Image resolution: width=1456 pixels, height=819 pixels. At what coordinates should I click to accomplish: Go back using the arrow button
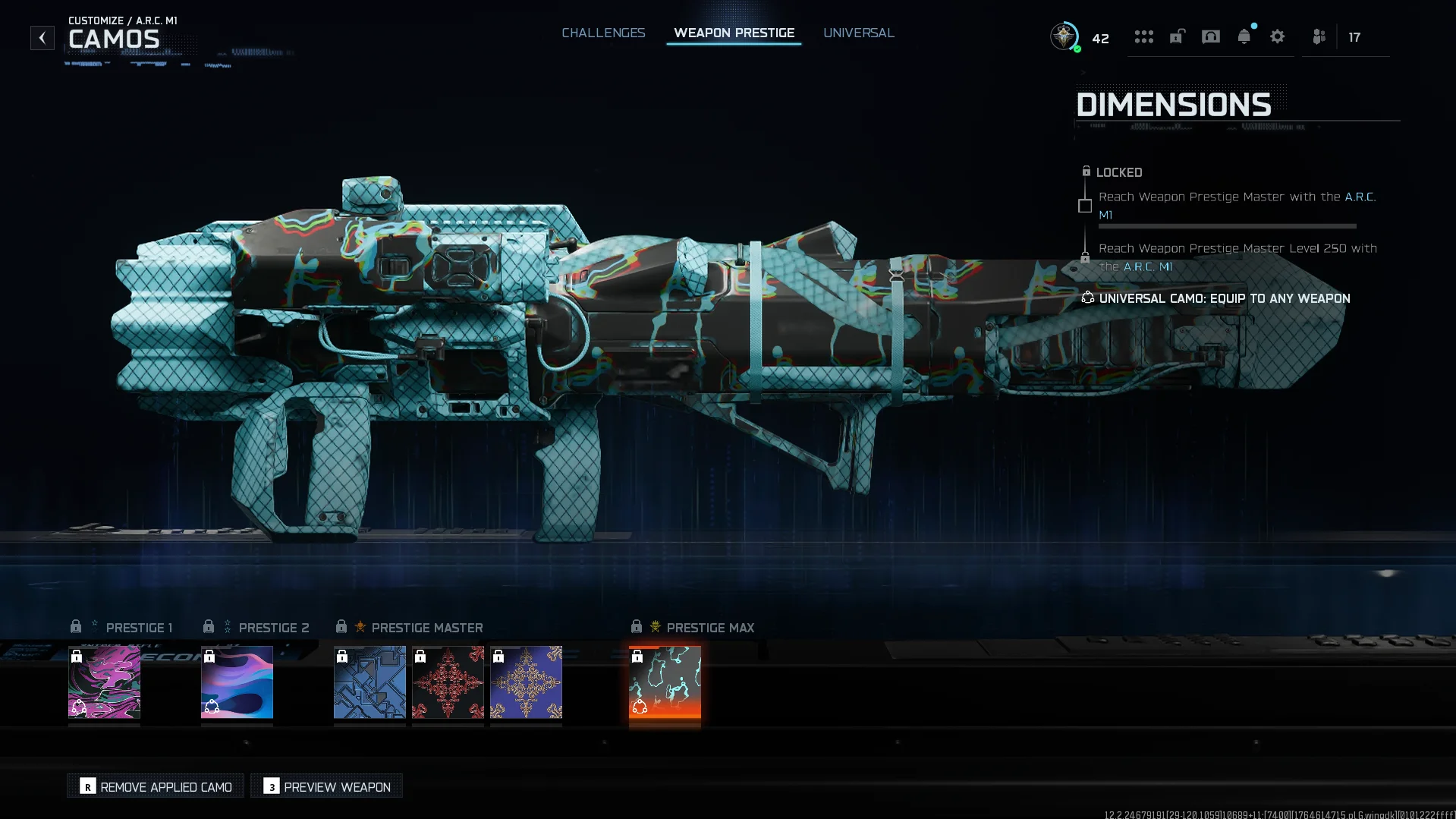click(42, 38)
